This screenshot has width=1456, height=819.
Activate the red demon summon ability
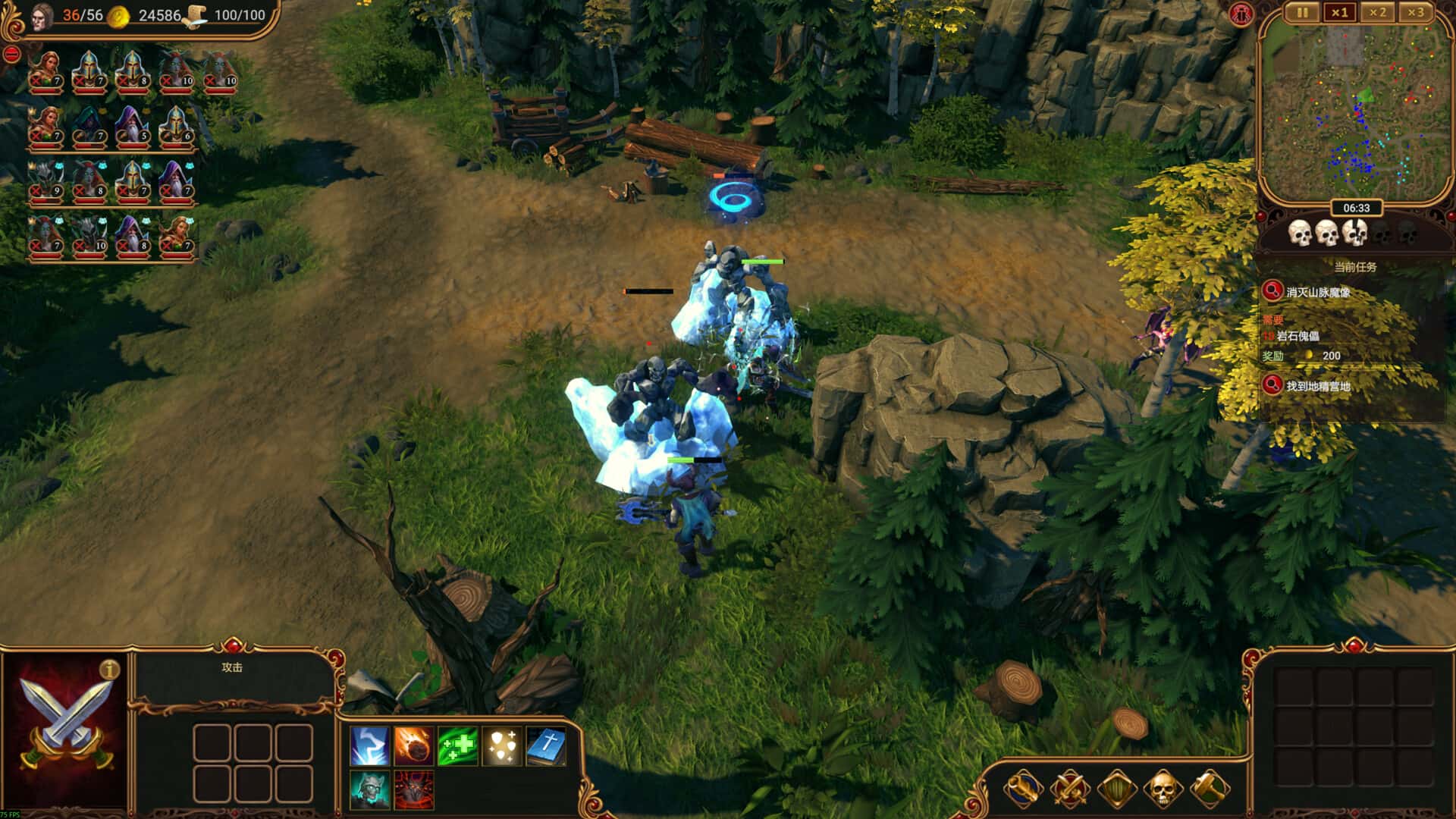pos(414,790)
